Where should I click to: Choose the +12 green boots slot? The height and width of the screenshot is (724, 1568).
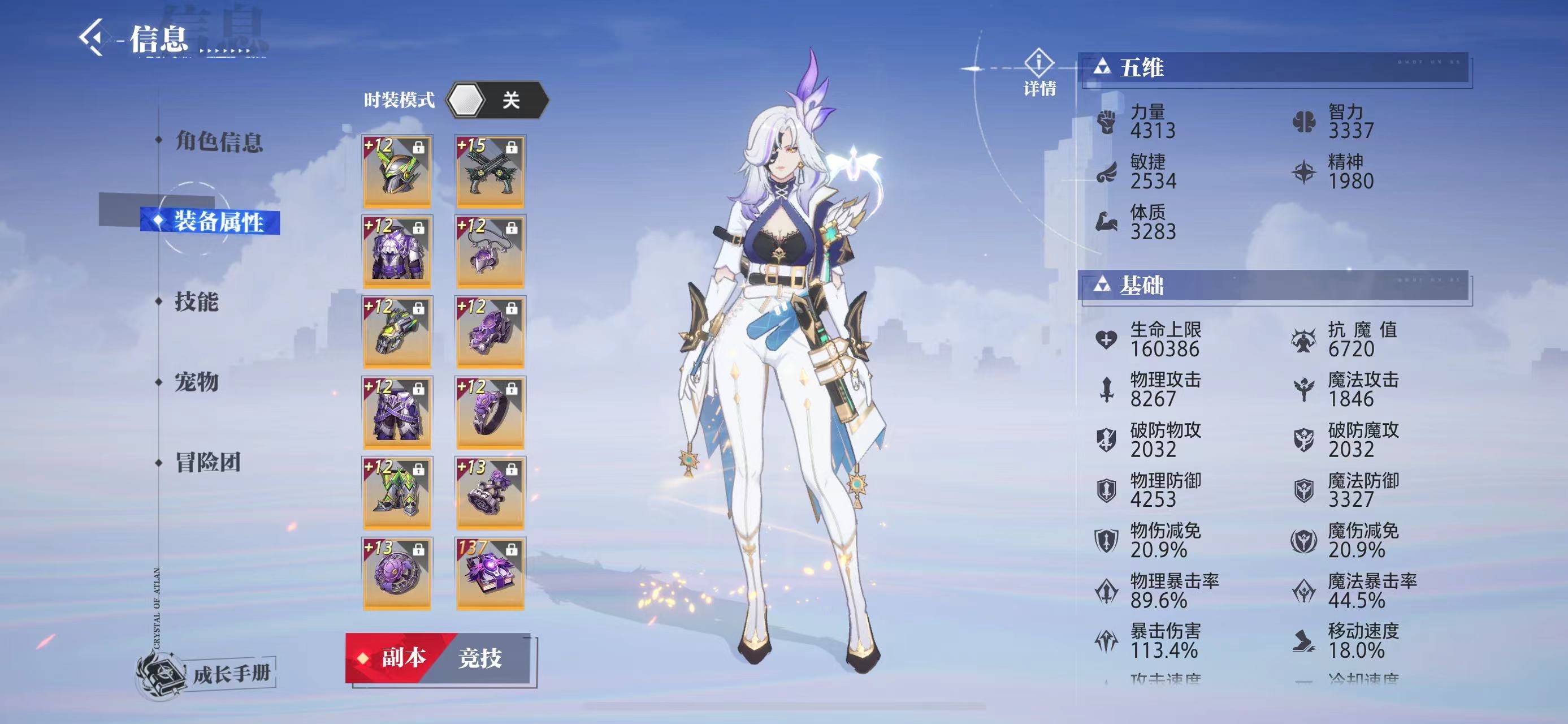pyautogui.click(x=397, y=493)
